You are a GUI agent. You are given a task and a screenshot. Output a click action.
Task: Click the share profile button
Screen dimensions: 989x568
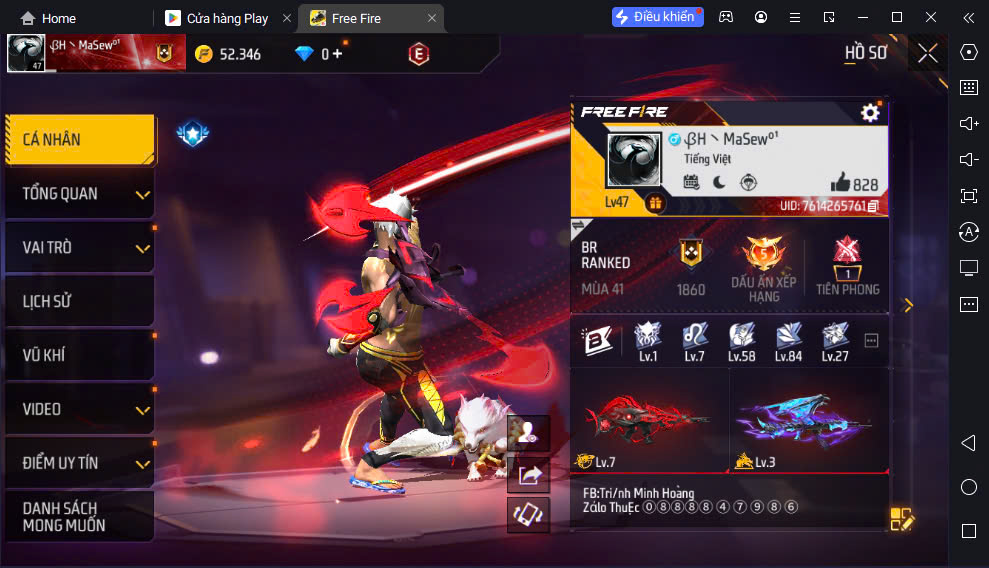tap(528, 475)
